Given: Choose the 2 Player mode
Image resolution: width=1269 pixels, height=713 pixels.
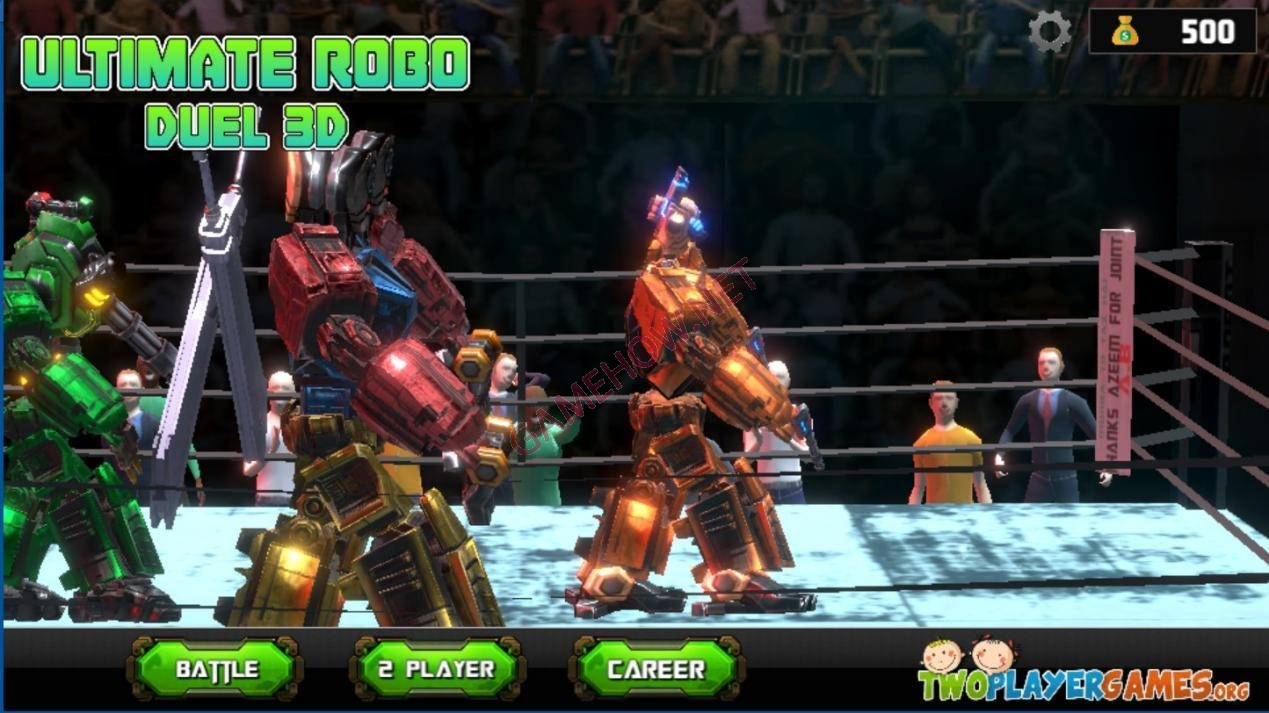Looking at the screenshot, I should pos(437,669).
